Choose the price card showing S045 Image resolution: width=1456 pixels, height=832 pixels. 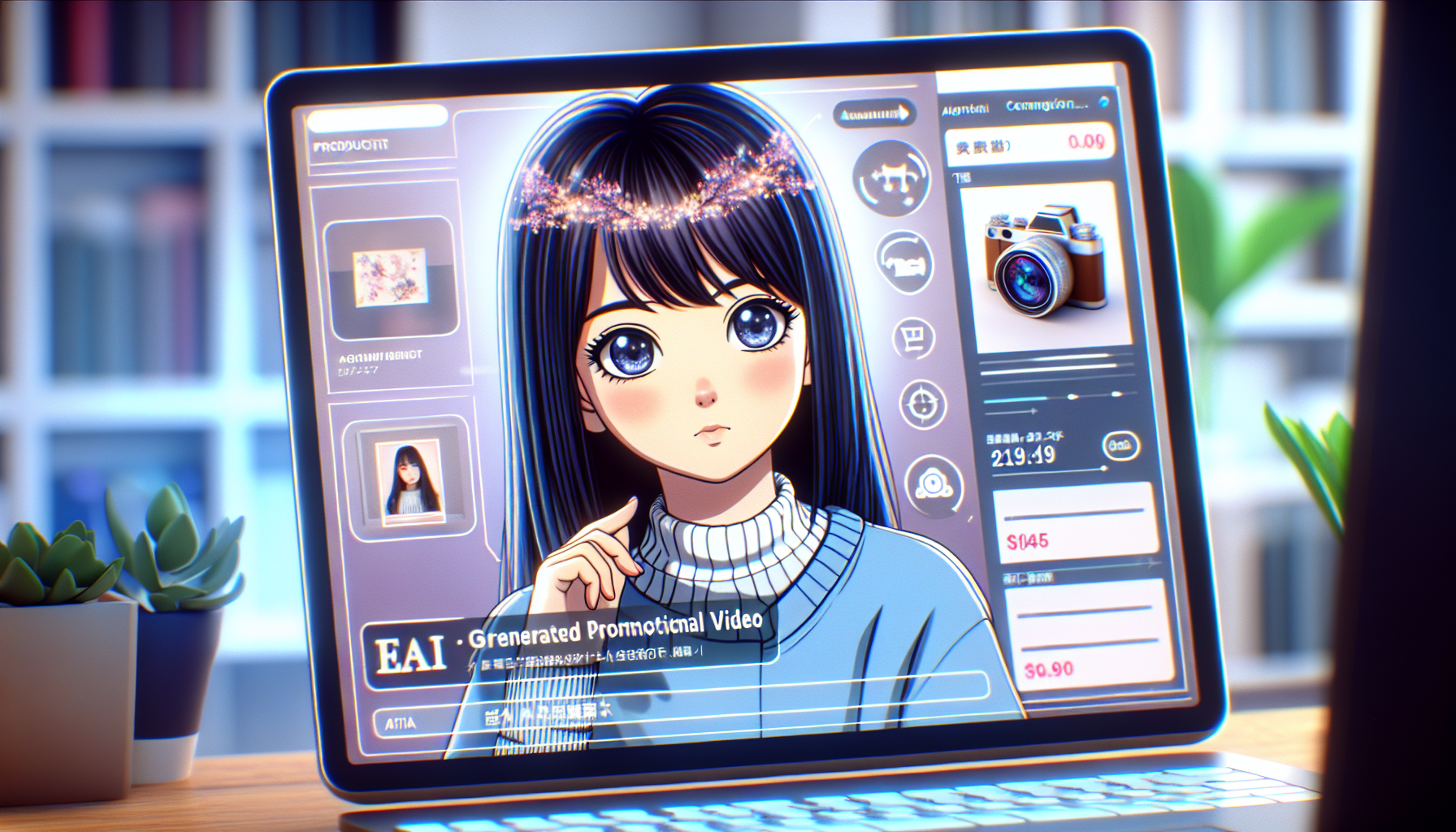click(x=1075, y=522)
